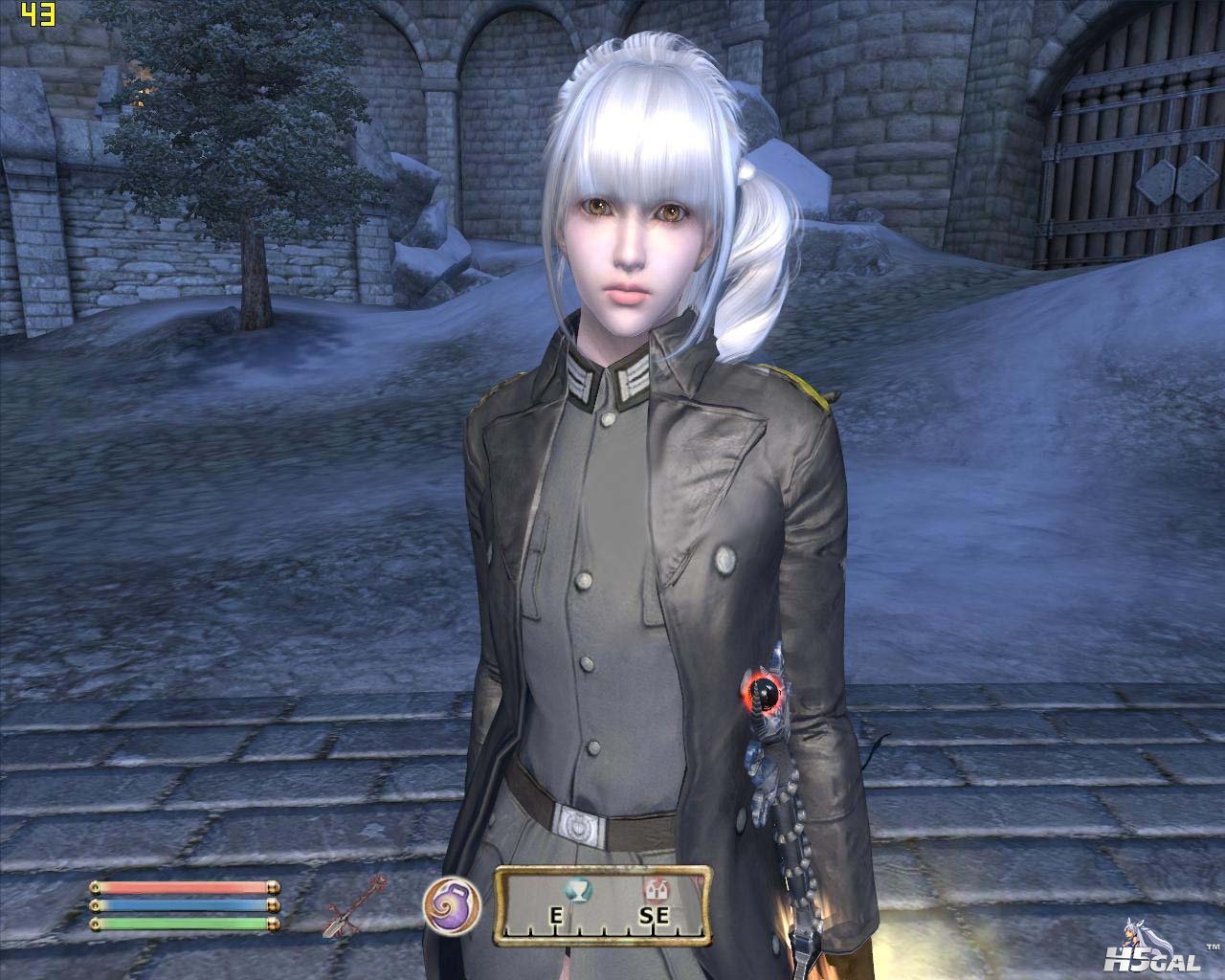1225x980 pixels.
Task: Click the goblet marker on the compass
Action: coord(579,890)
